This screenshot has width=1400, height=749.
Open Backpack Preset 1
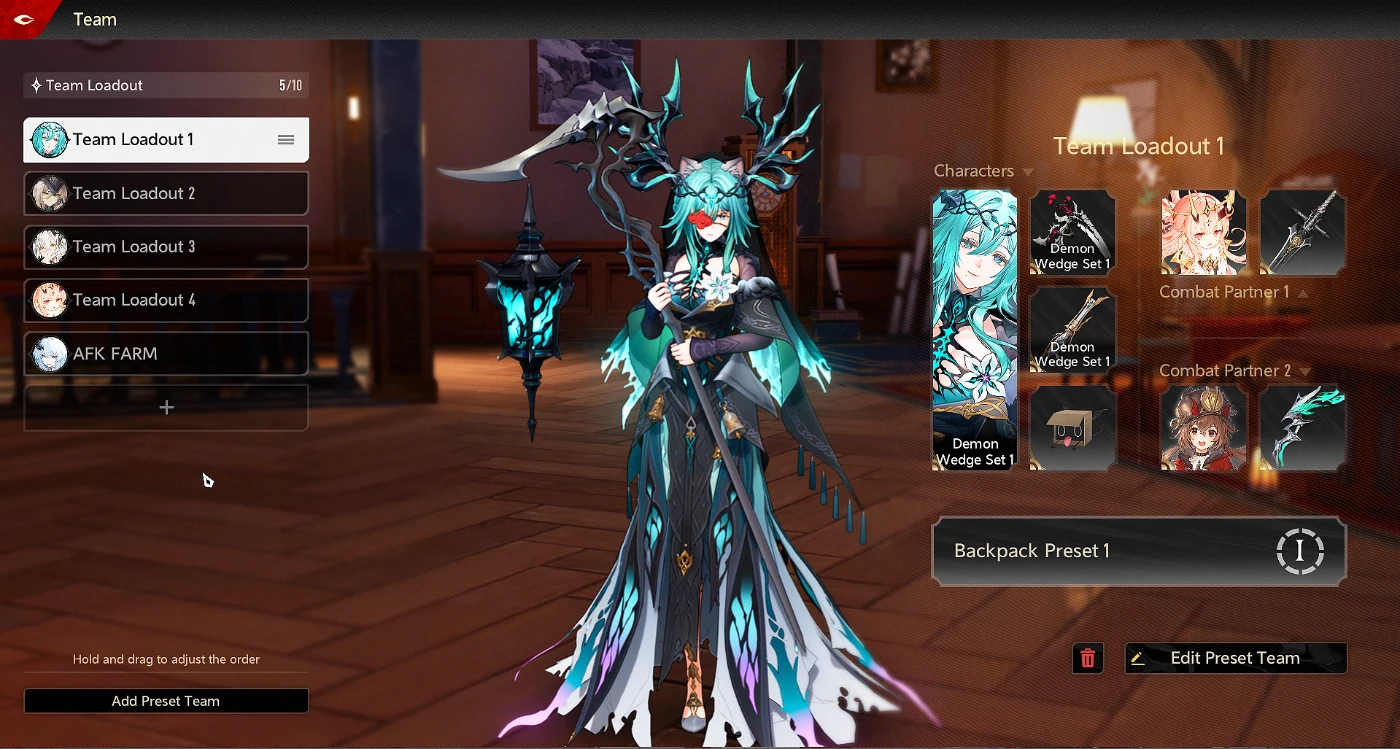tap(1138, 551)
